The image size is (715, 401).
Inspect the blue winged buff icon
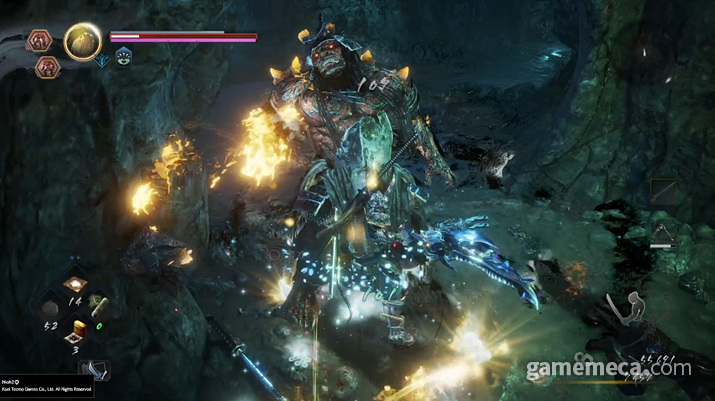103,59
